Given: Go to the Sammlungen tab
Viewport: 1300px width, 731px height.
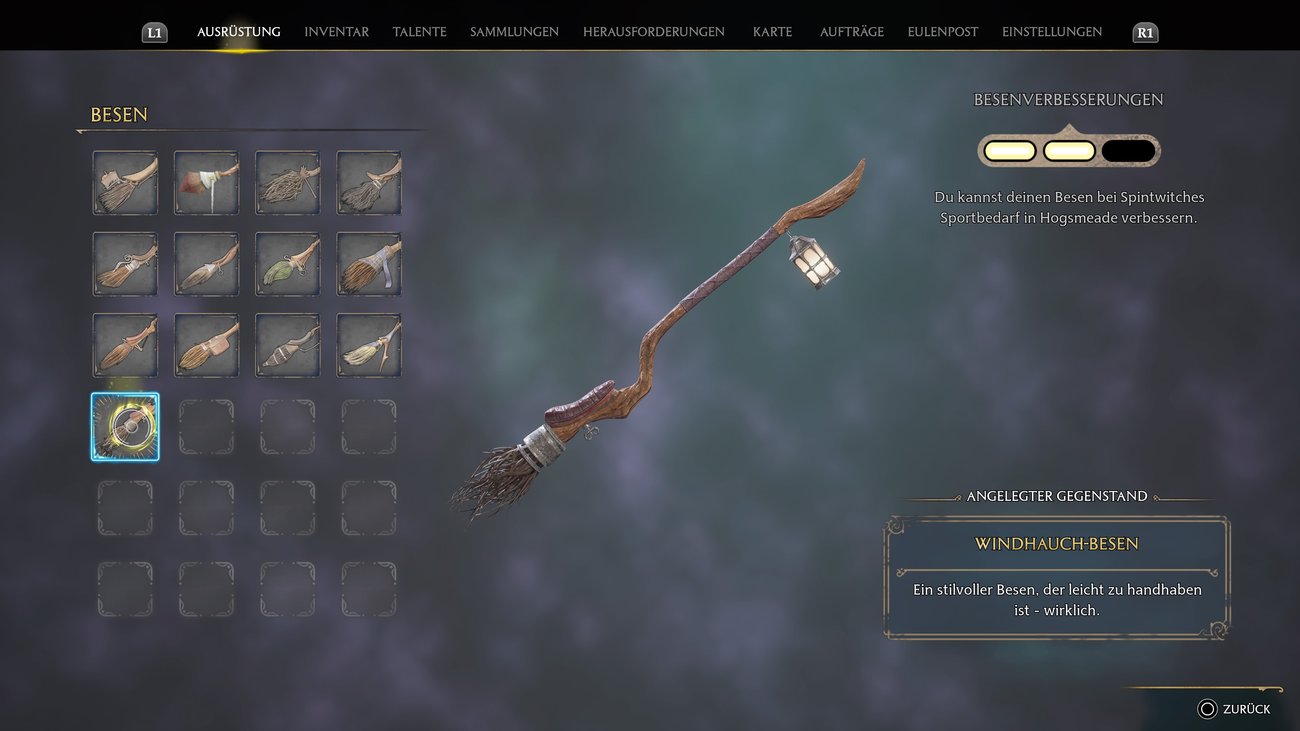Looking at the screenshot, I should pyautogui.click(x=514, y=32).
